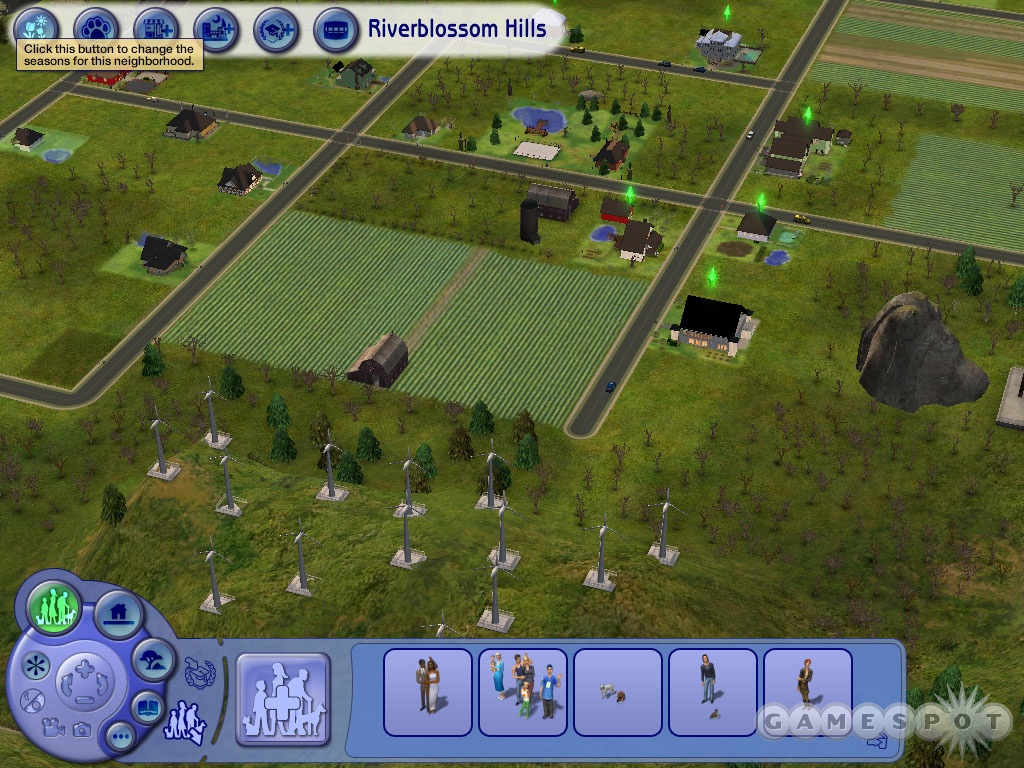The height and width of the screenshot is (768, 1024).
Task: Click the camera snapshot icon
Action: 82,730
